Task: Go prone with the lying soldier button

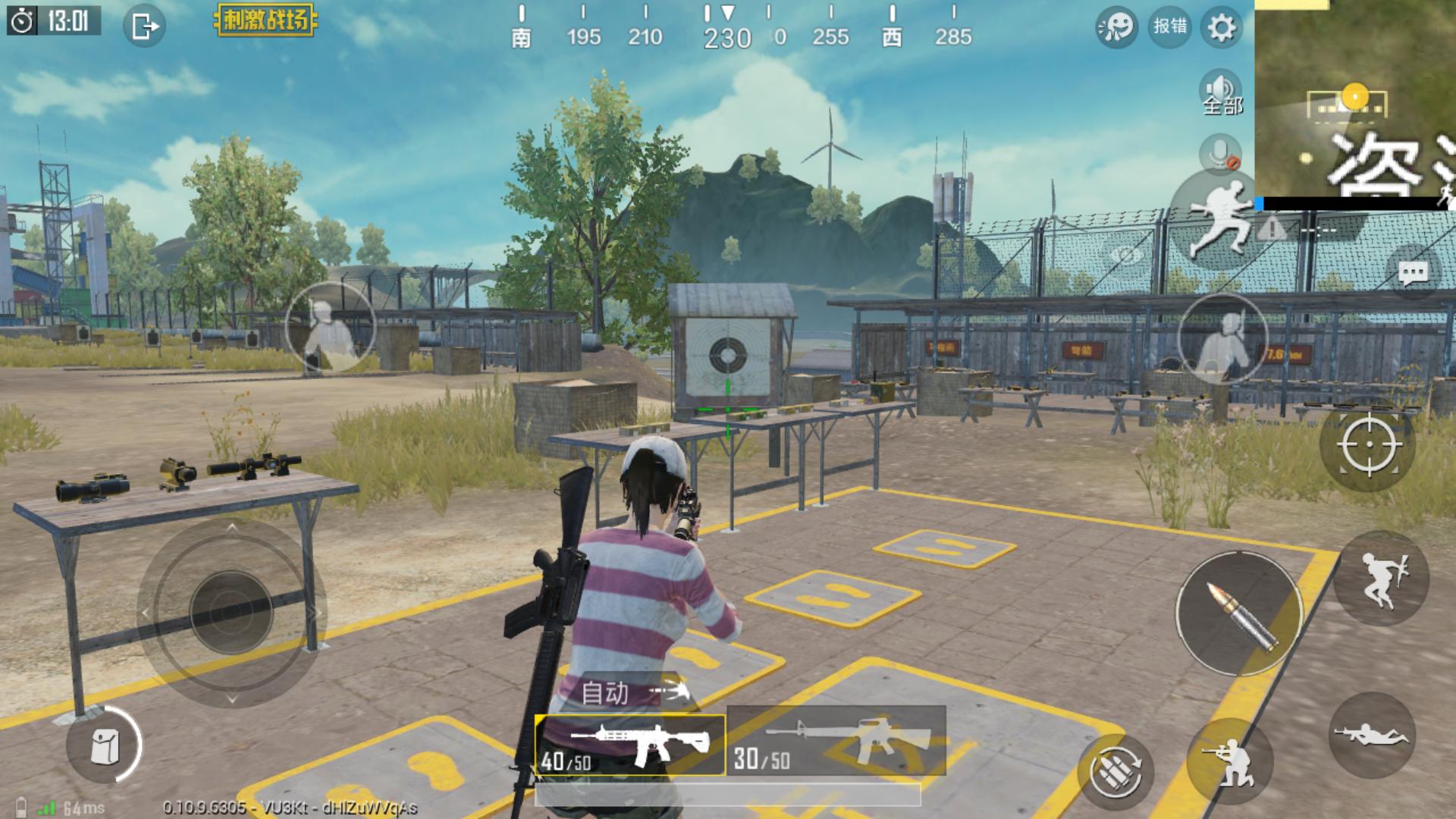Action: click(1372, 735)
